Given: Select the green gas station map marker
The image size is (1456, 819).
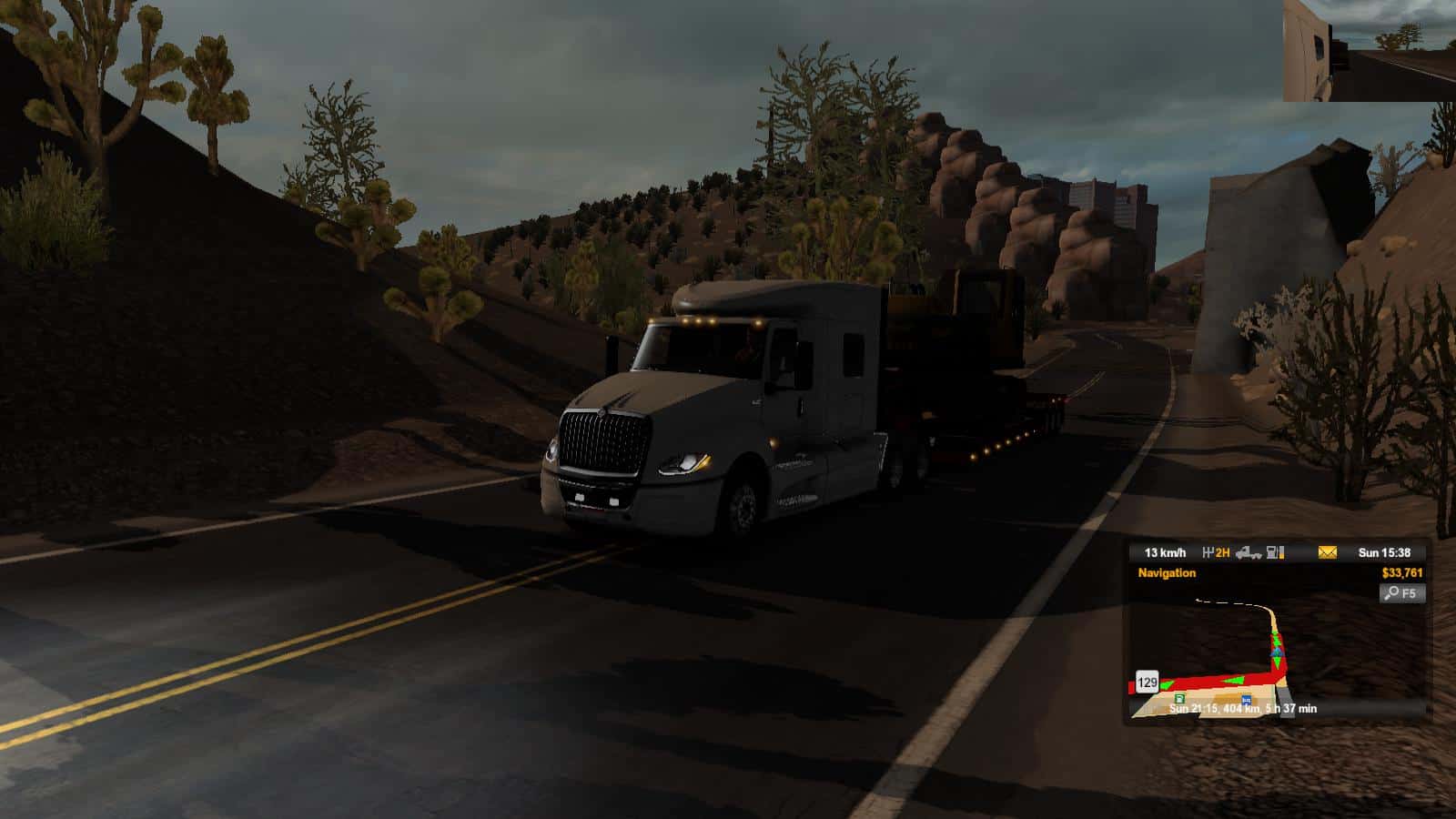Looking at the screenshot, I should coord(1179,698).
